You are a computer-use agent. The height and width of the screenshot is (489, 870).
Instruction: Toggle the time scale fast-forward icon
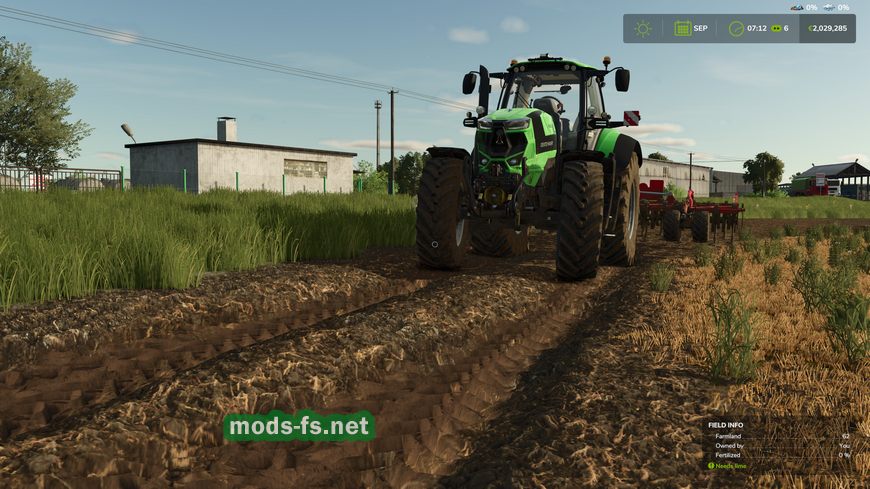(776, 28)
